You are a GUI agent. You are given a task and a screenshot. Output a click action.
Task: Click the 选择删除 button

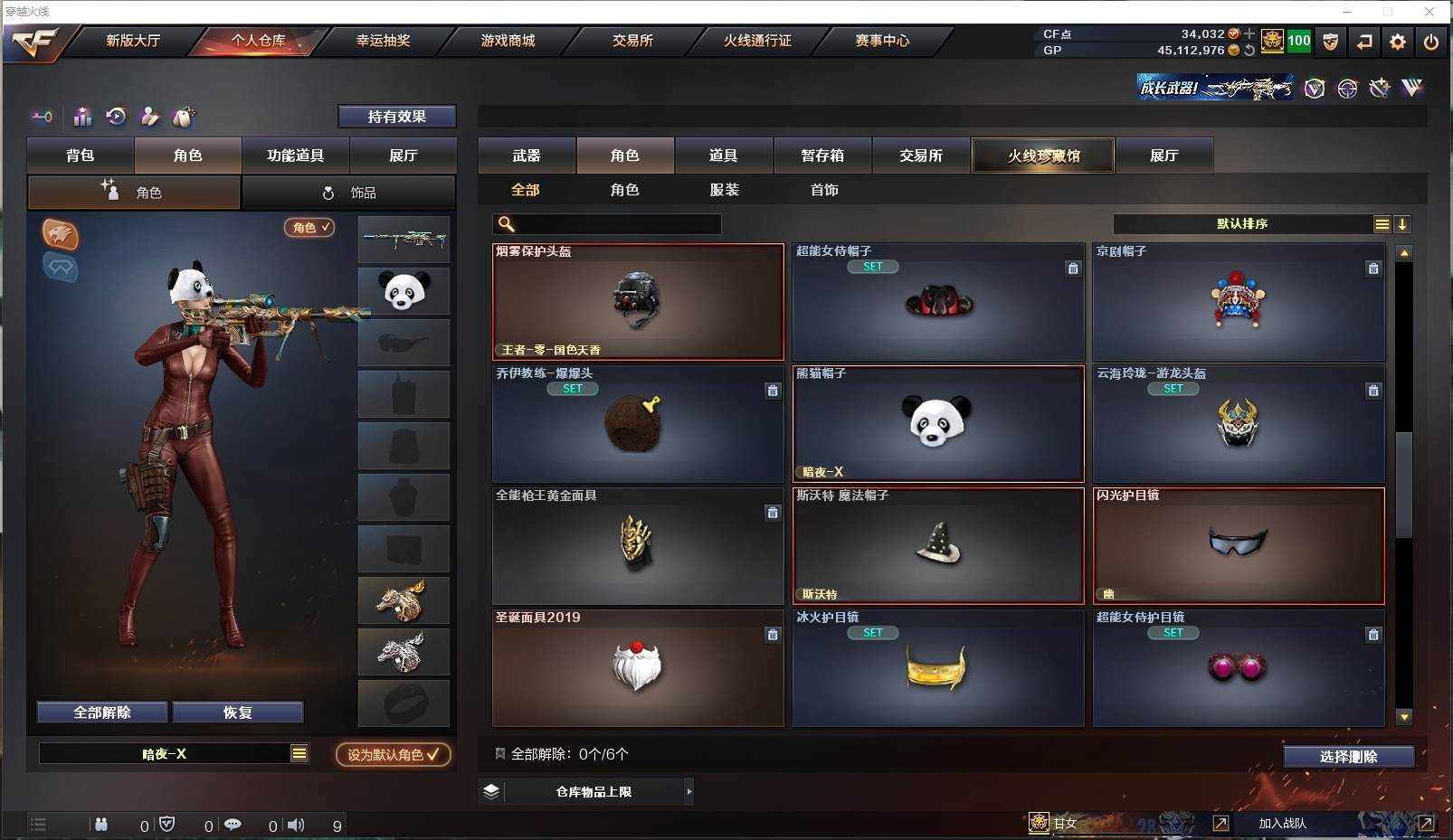pyautogui.click(x=1348, y=757)
